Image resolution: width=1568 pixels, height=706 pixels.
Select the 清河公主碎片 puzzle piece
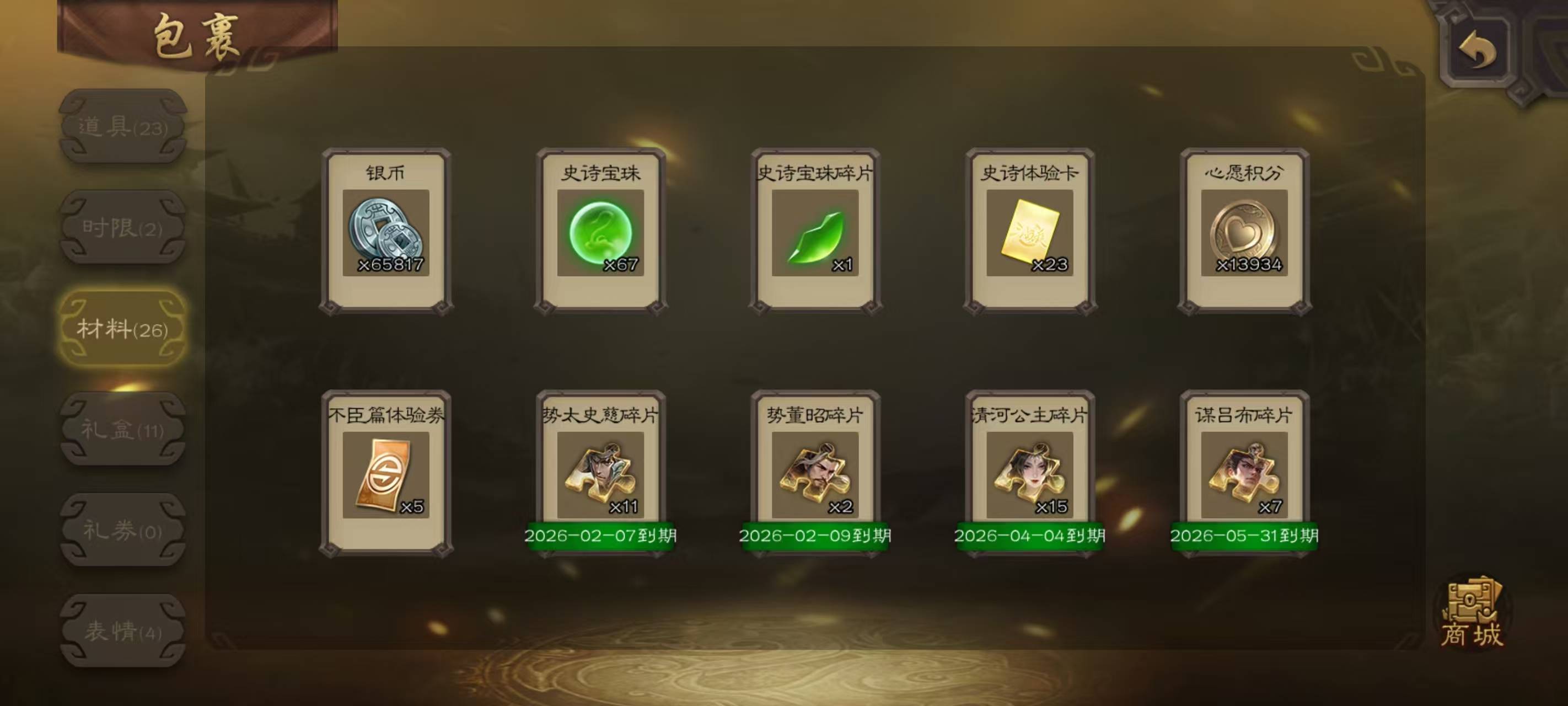click(1030, 474)
